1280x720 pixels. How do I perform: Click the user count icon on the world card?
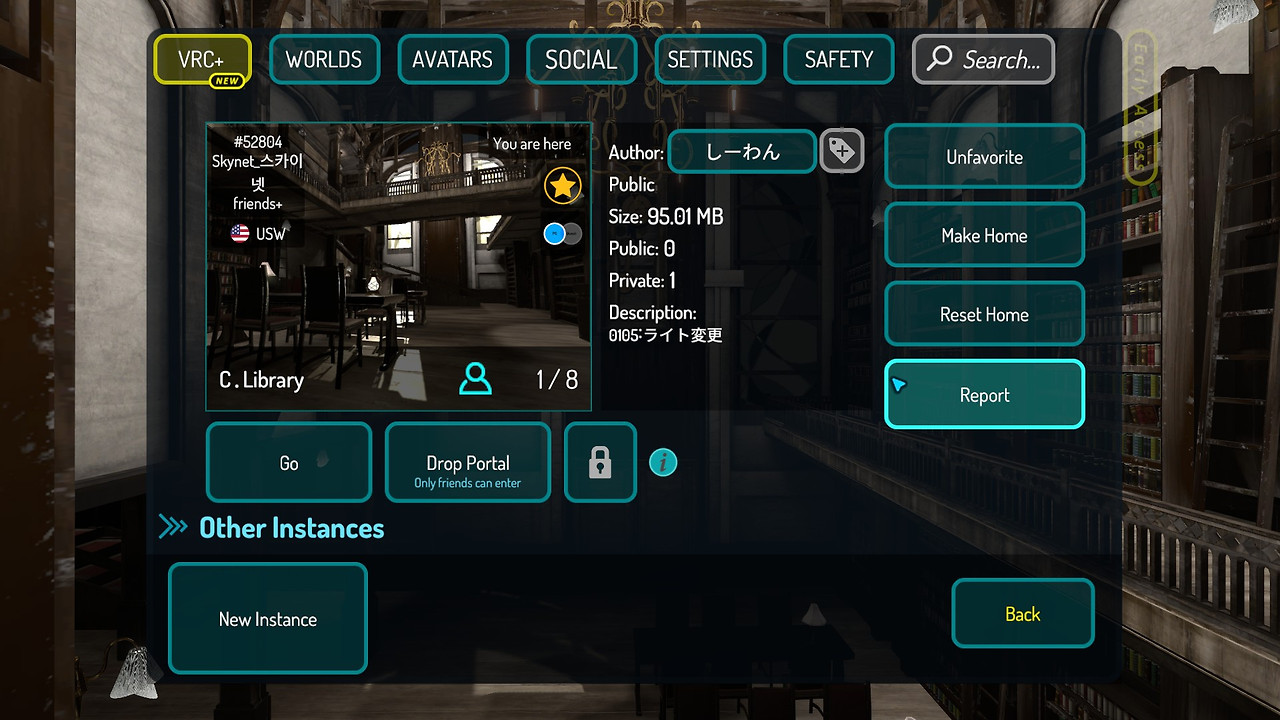click(474, 380)
